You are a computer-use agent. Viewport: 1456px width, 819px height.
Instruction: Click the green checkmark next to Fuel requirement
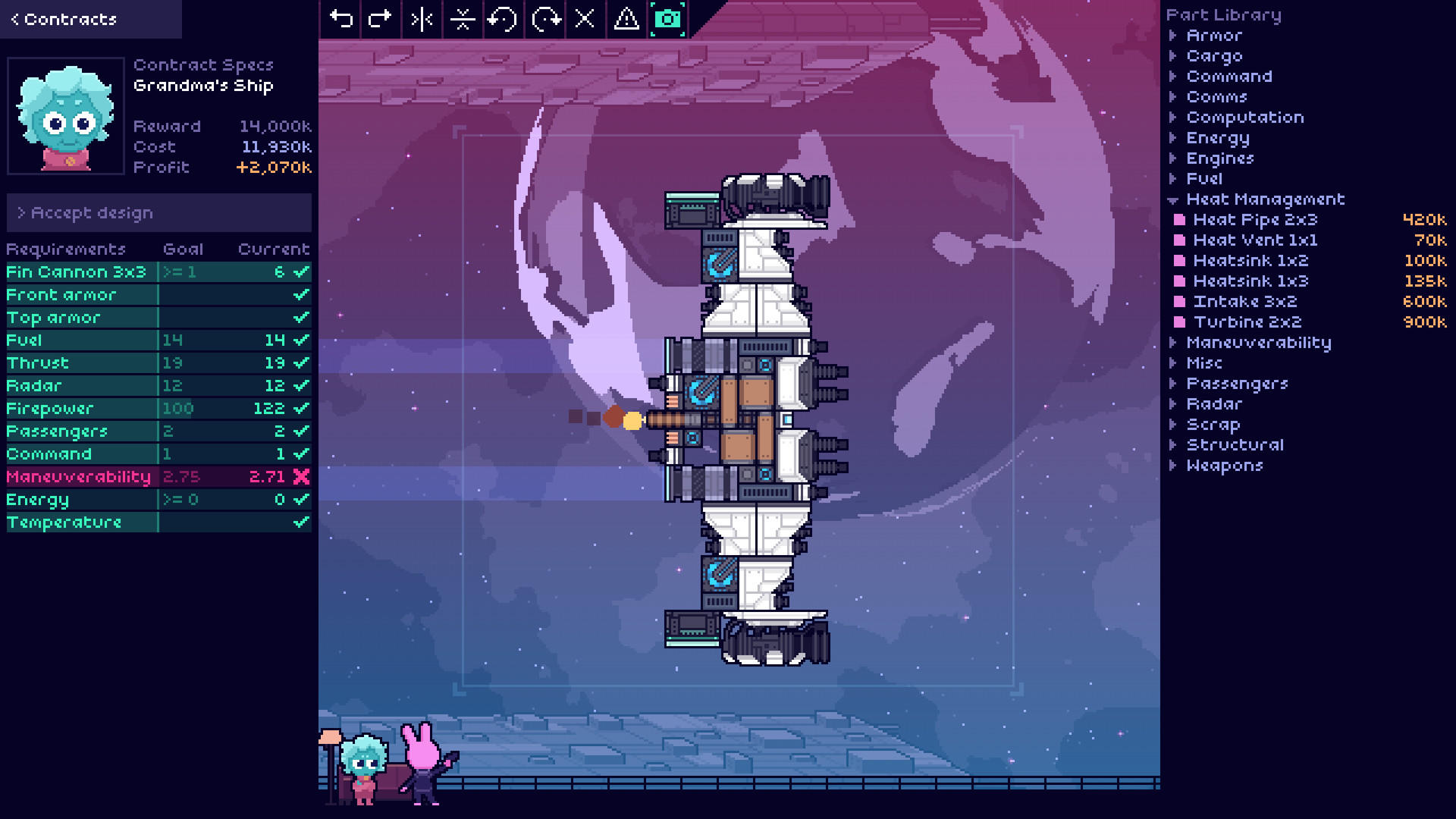(301, 340)
